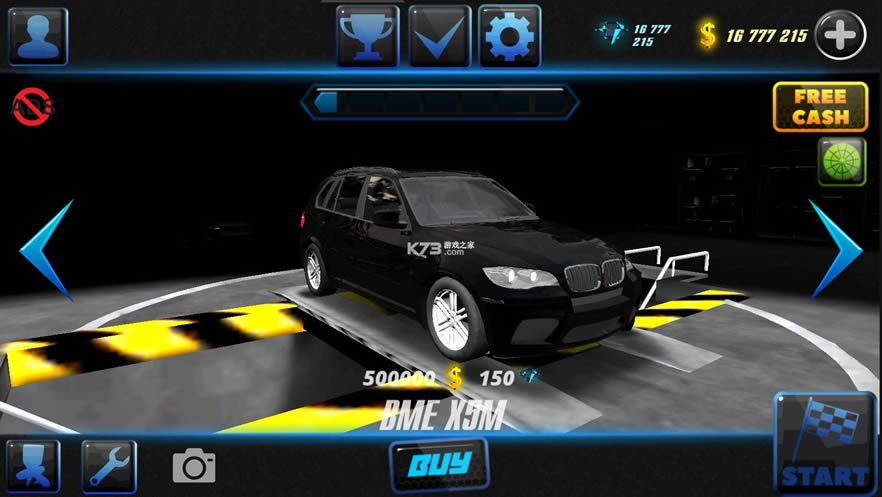Screen dimensions: 882x497
Task: Add more cash with plus button
Action: (x=840, y=36)
